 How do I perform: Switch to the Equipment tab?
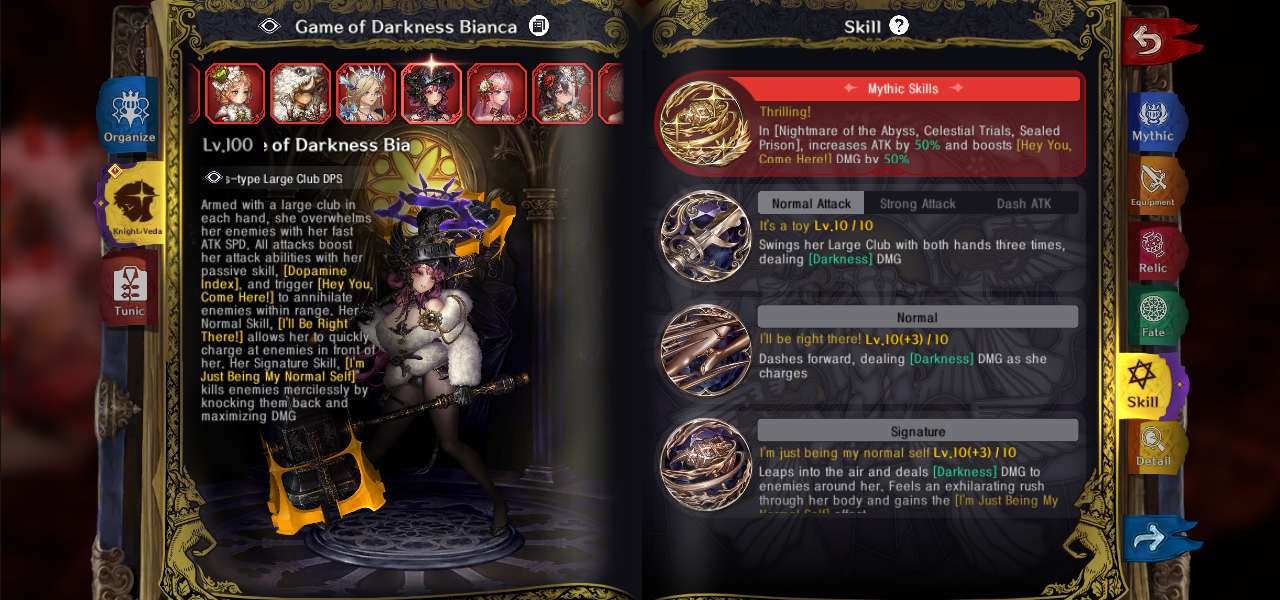click(x=1154, y=185)
